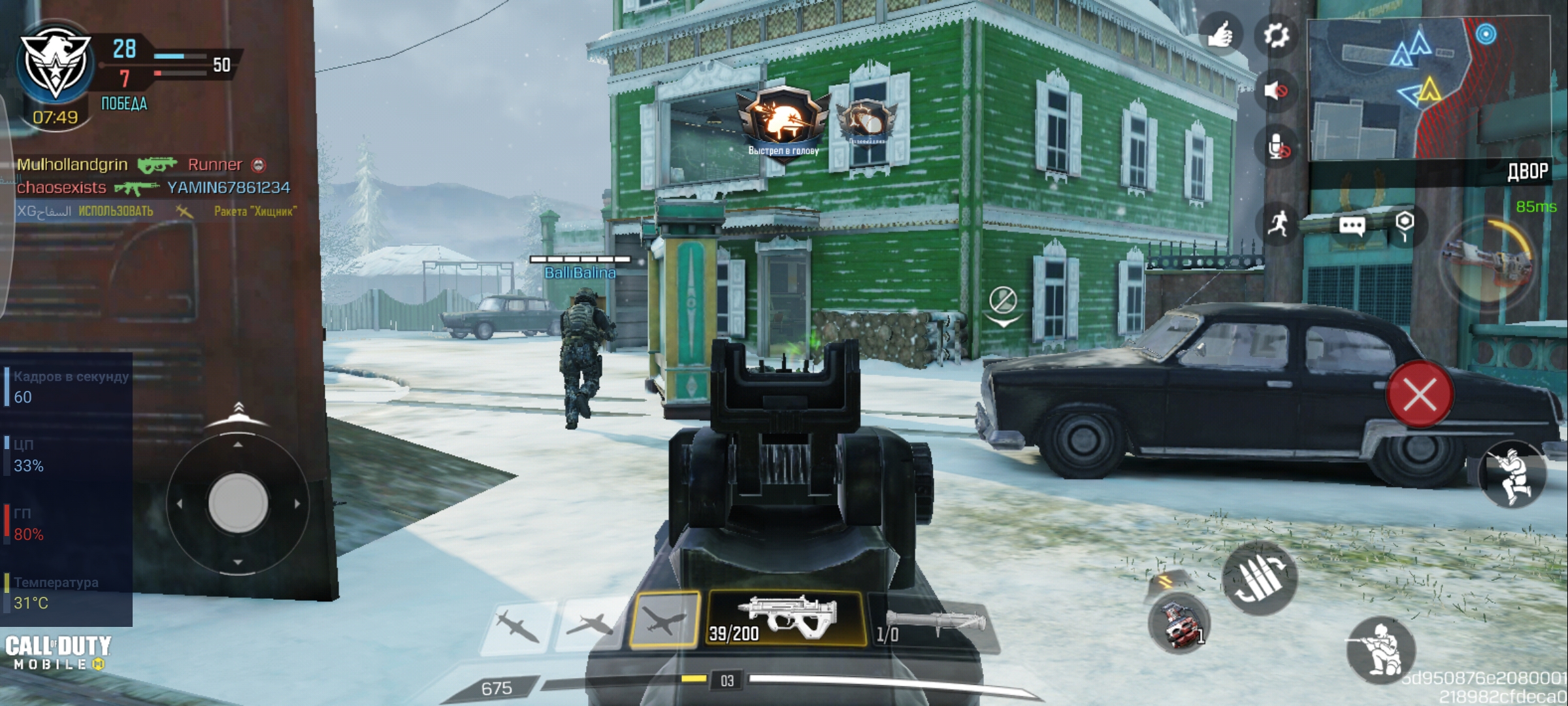Tap the crouch soldier button
Viewport: 1568px width, 706px height.
click(x=1381, y=650)
